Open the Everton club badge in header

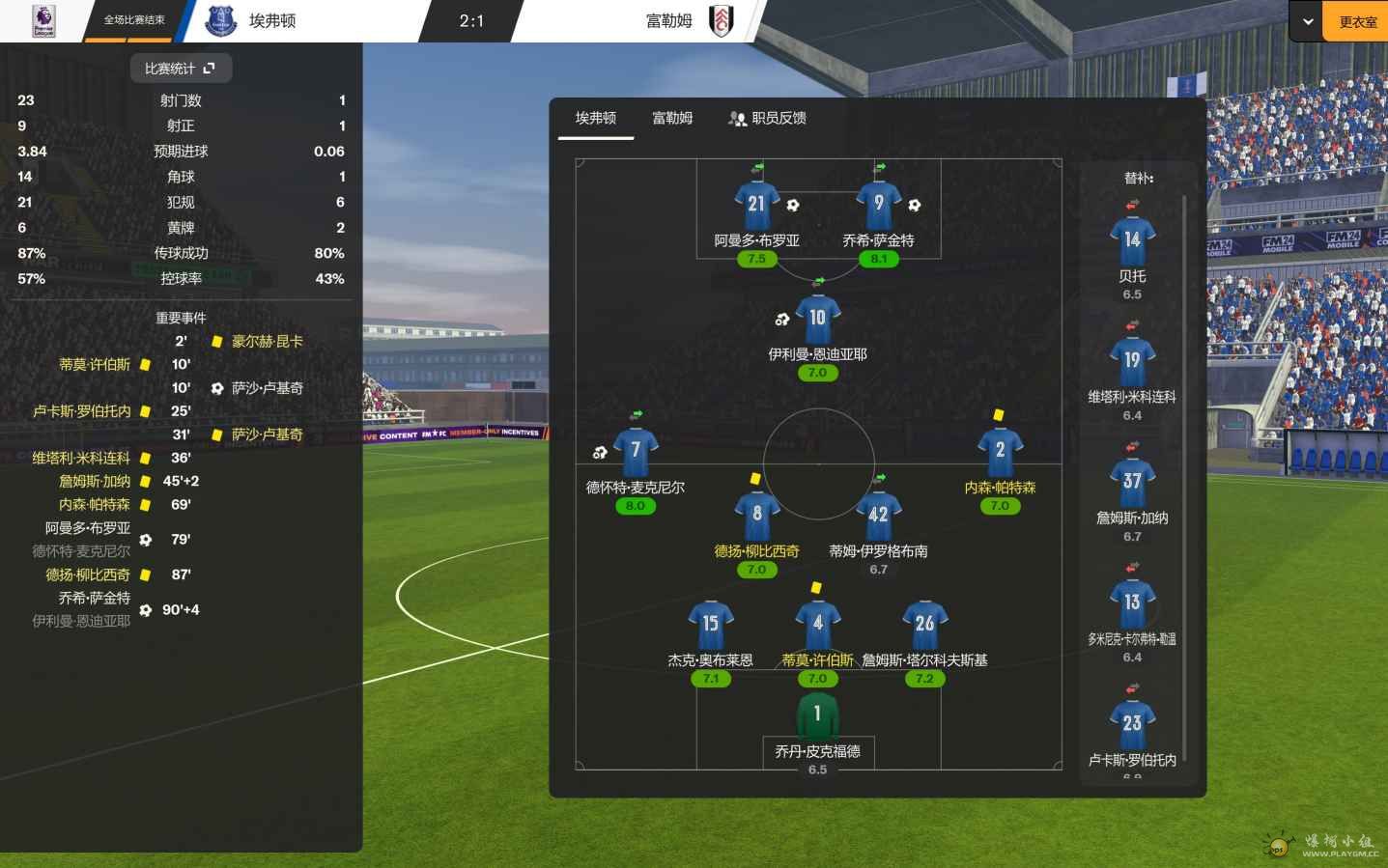(221, 21)
